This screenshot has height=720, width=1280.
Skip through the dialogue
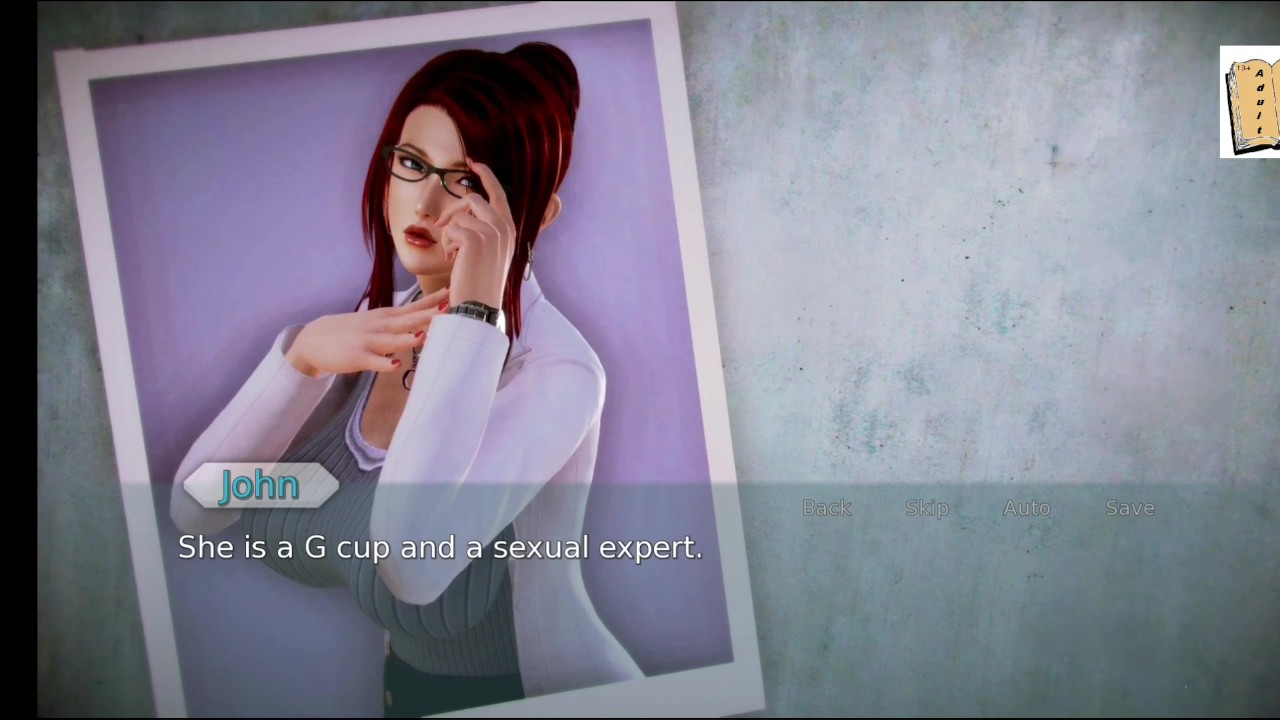click(x=927, y=508)
